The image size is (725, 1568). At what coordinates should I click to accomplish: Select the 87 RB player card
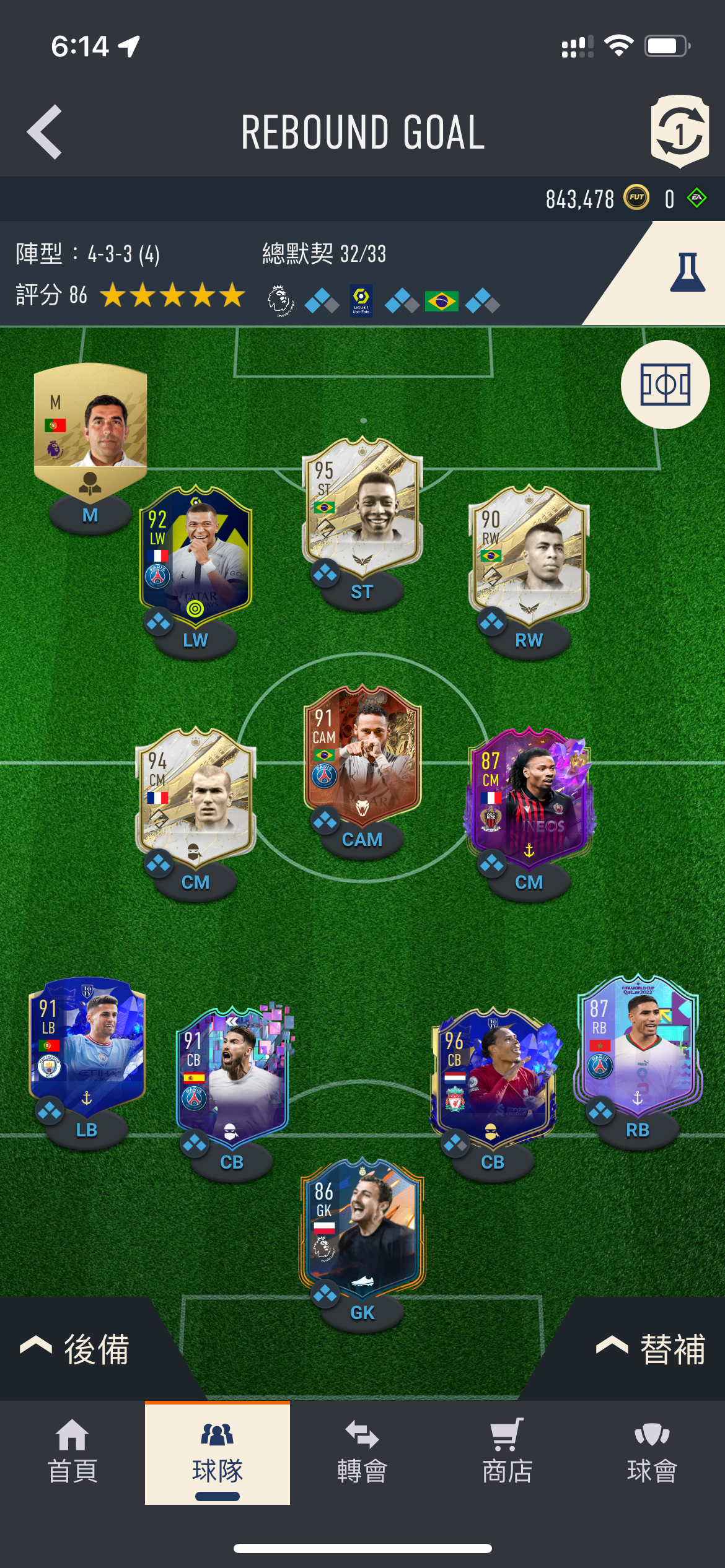point(638,1045)
